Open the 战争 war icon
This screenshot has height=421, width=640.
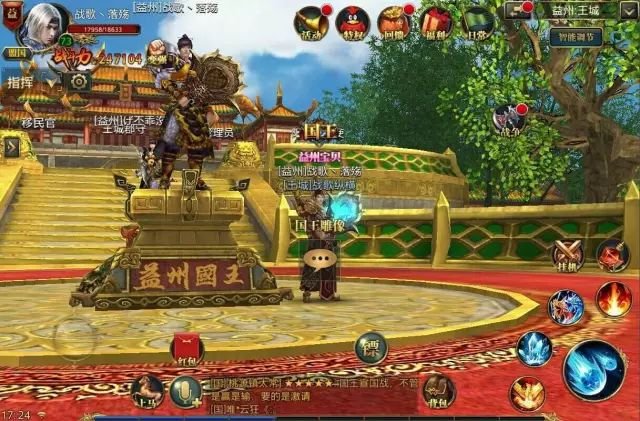tap(508, 119)
